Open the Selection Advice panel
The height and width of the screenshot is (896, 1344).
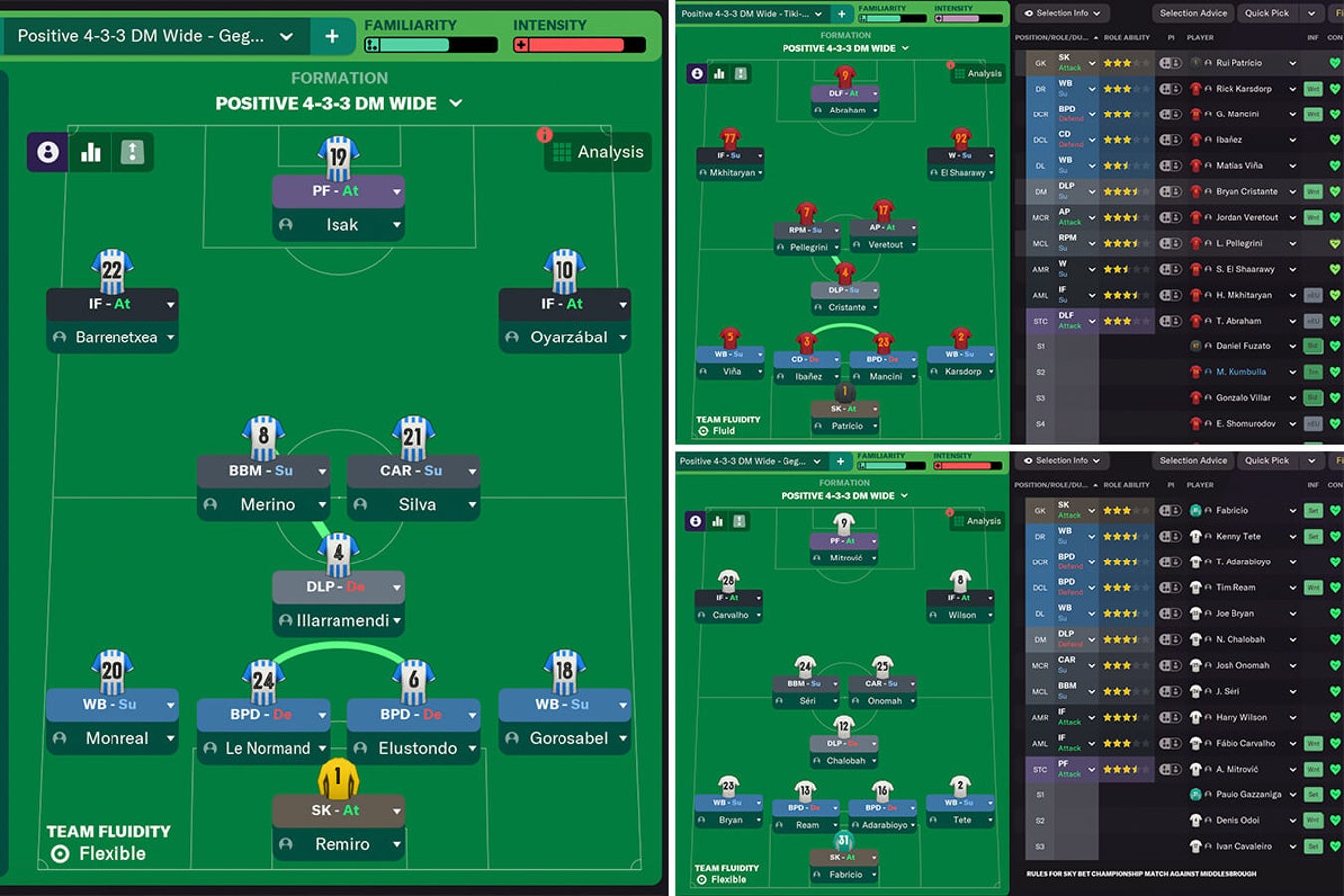point(1192,13)
